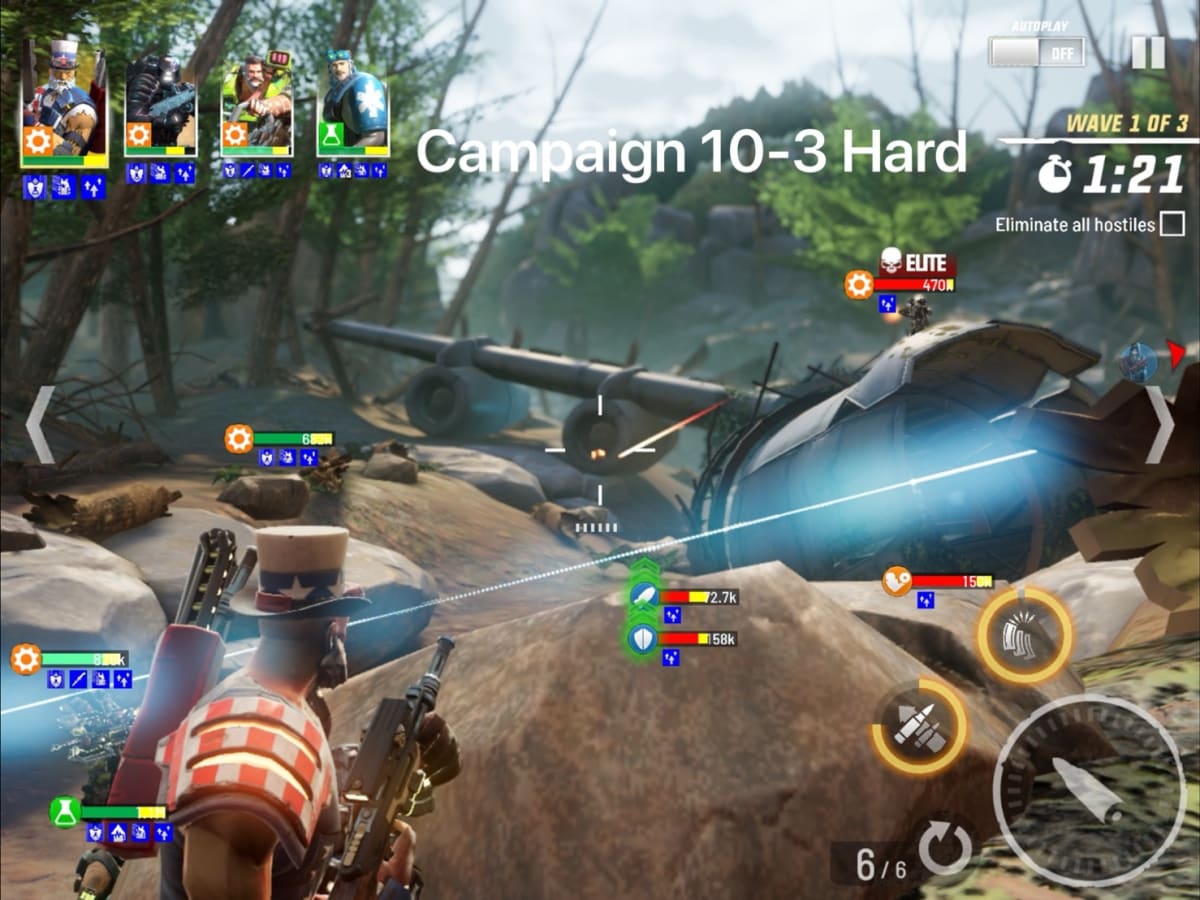
Task: Switch cover with the left arrow
Action: 39,425
